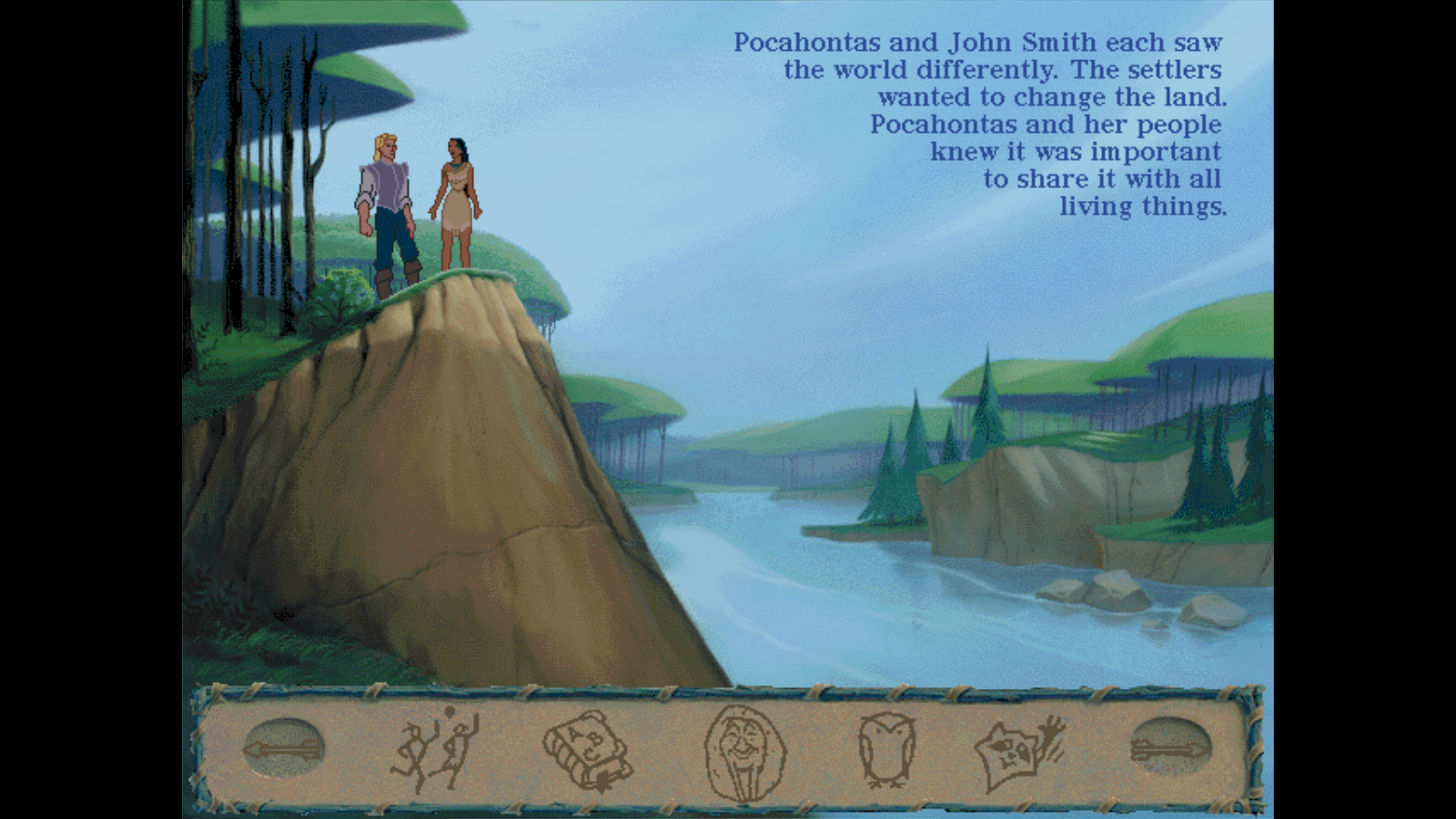
Task: Click John Smith on the cliff edge
Action: tap(385, 205)
